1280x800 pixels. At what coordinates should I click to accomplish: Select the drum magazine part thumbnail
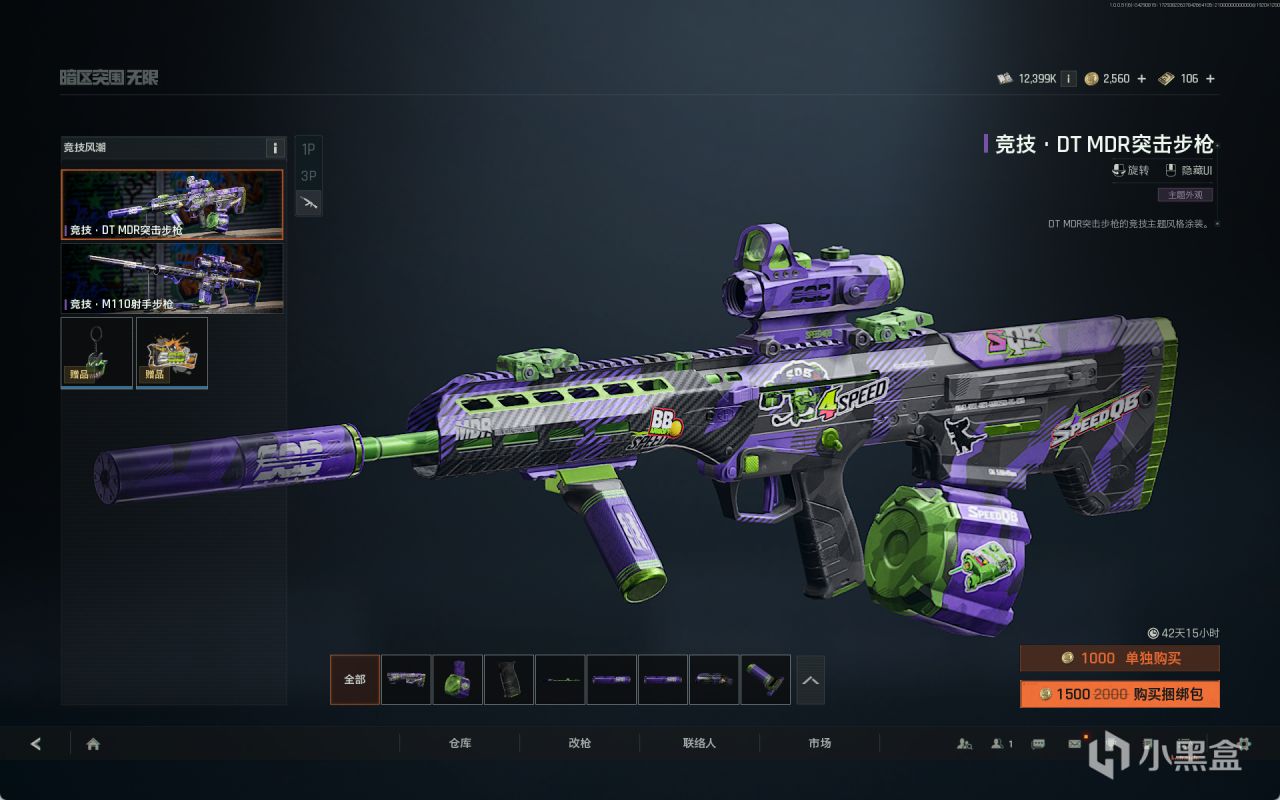pos(457,680)
